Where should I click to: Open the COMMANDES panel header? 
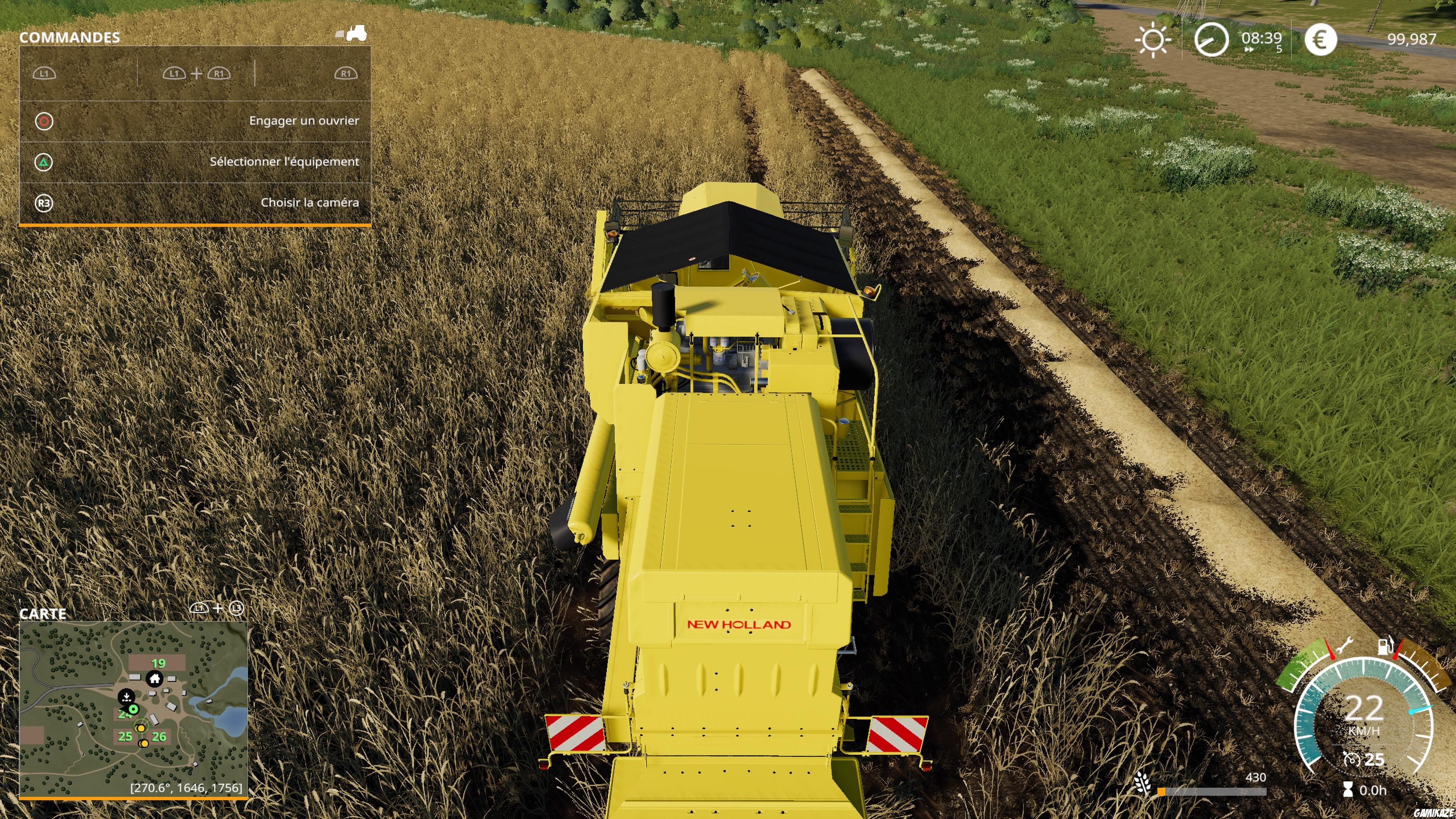69,37
